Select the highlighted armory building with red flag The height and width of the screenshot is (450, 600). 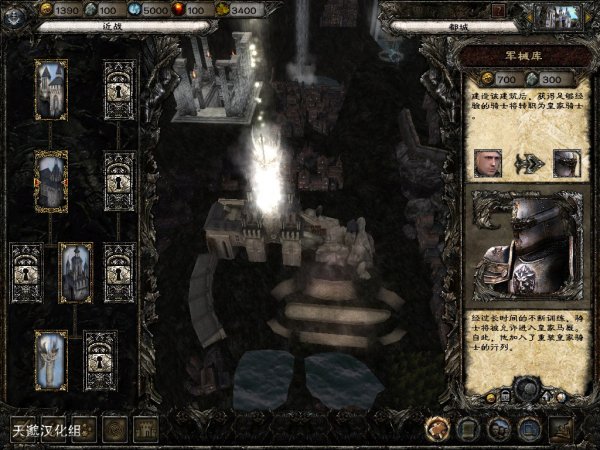click(x=51, y=177)
